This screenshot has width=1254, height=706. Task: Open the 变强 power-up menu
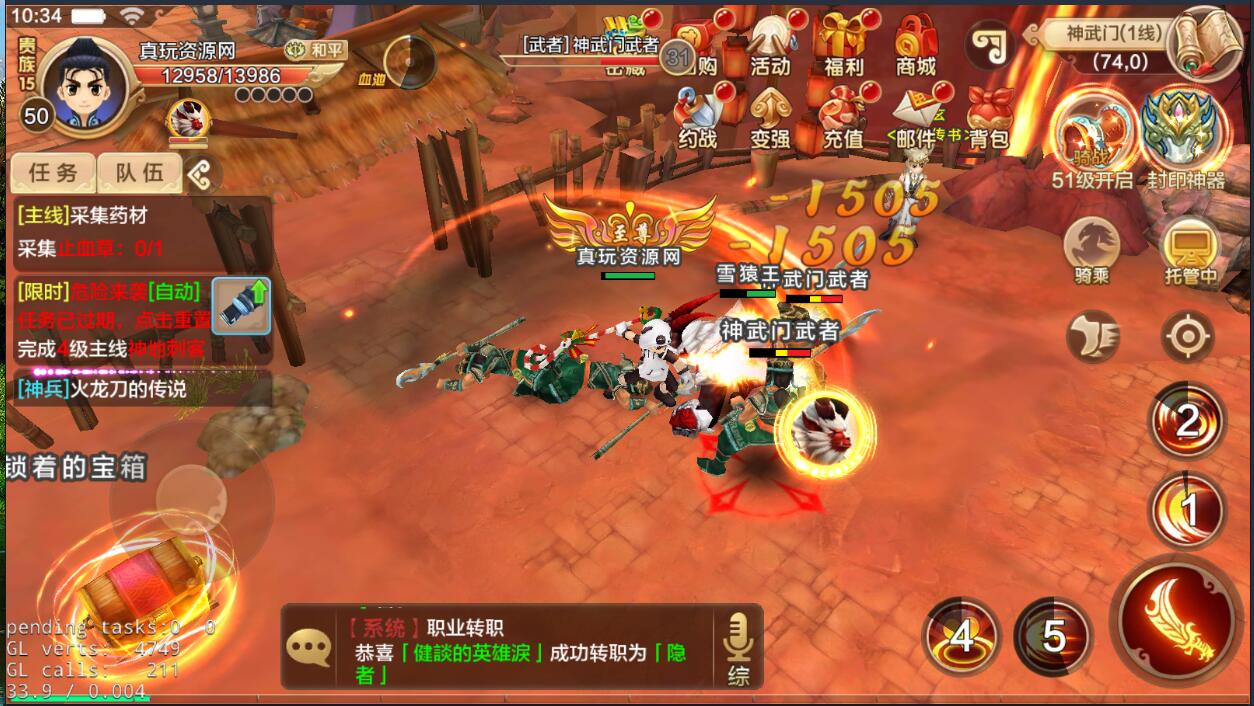(770, 119)
